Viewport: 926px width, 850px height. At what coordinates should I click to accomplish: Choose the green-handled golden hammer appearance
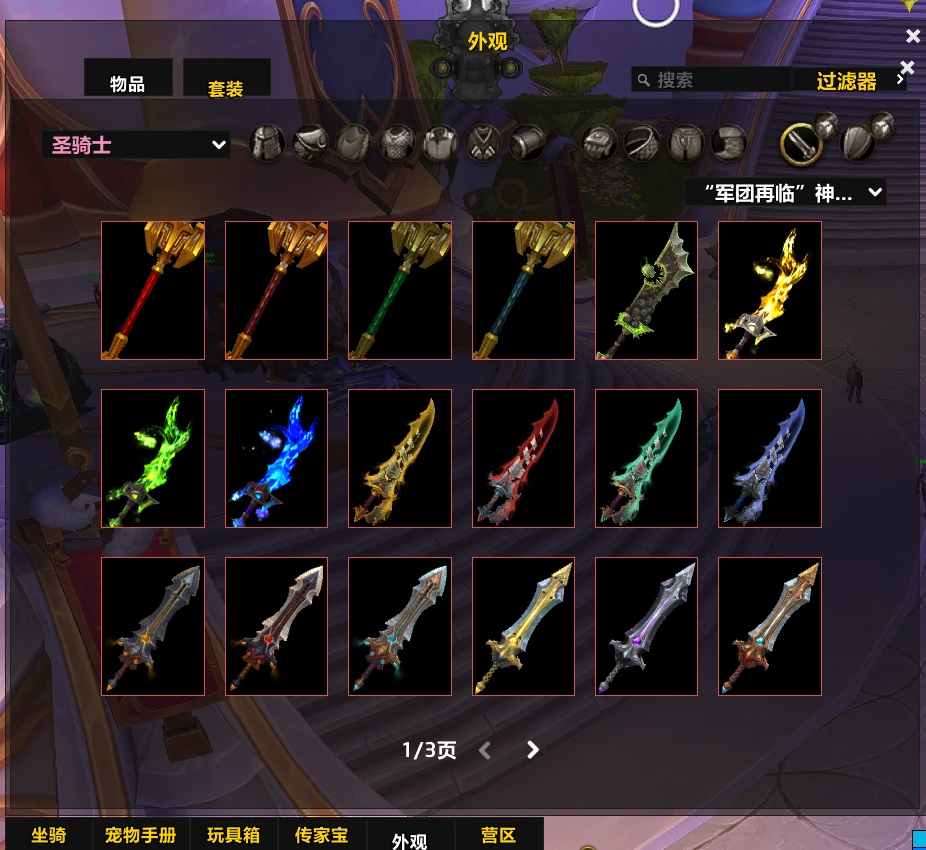pyautogui.click(x=400, y=290)
